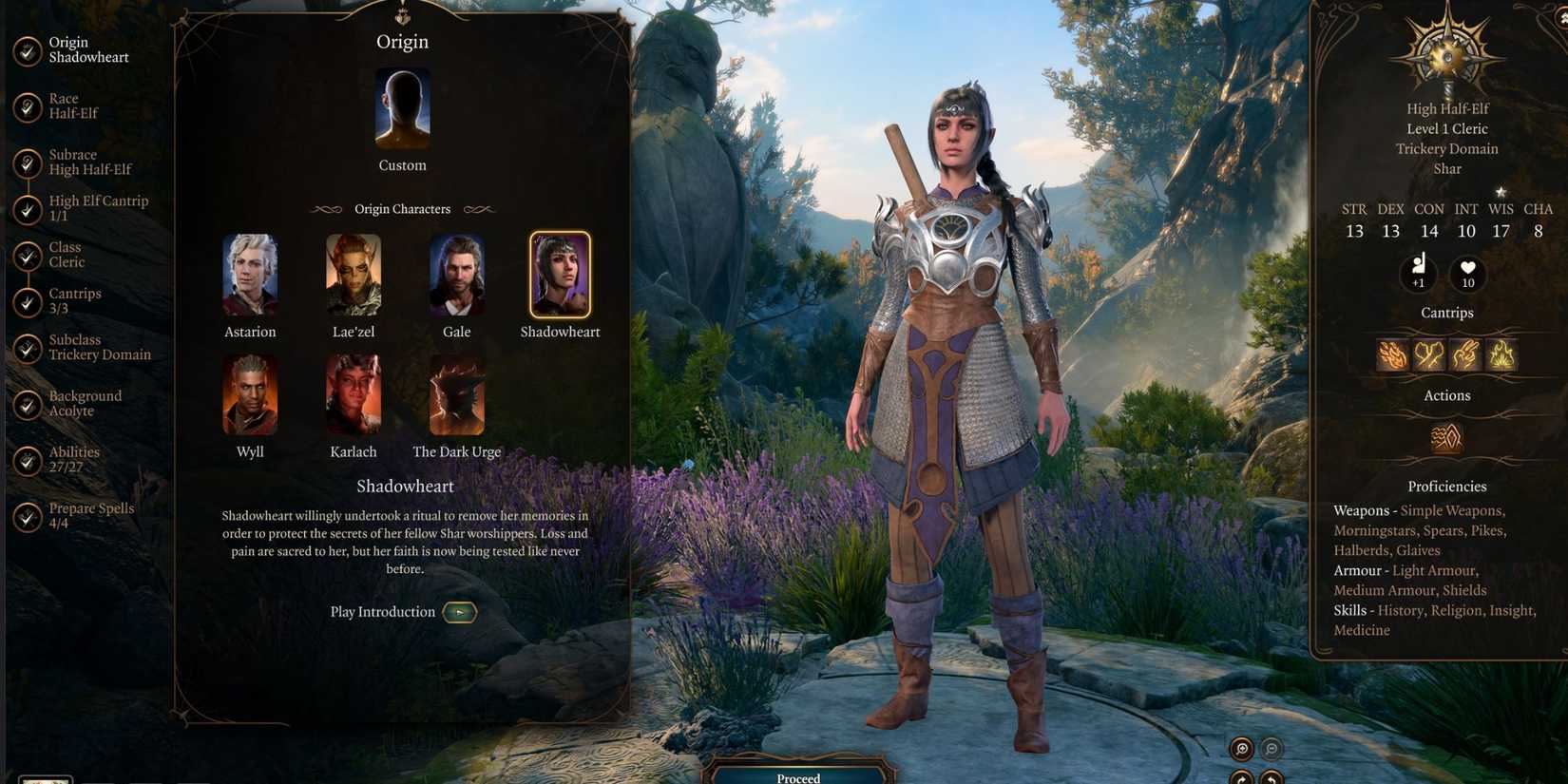
Task: Open the action icon under Actions
Action: click(x=1445, y=437)
